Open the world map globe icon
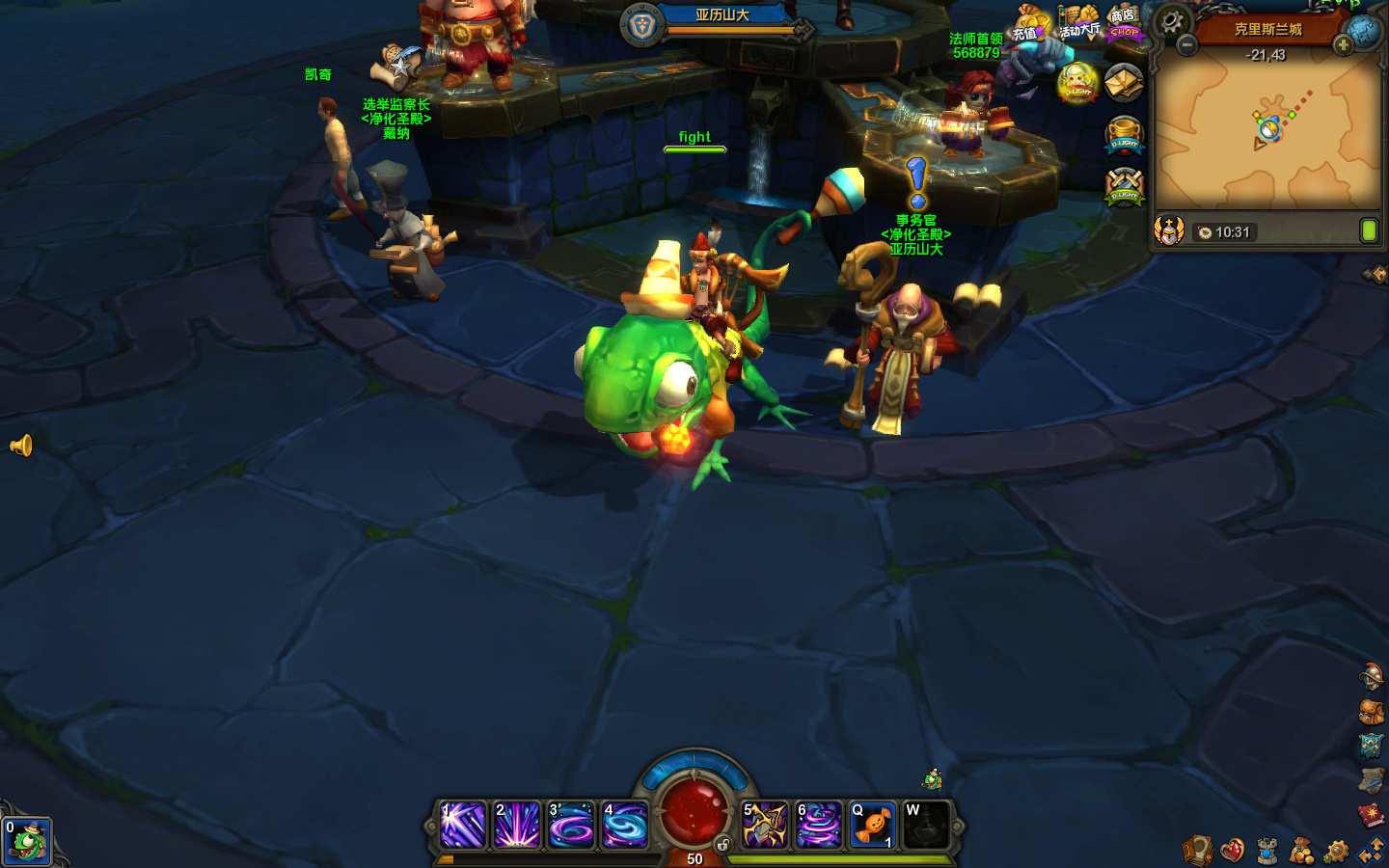1389x868 pixels. pyautogui.click(x=1365, y=31)
